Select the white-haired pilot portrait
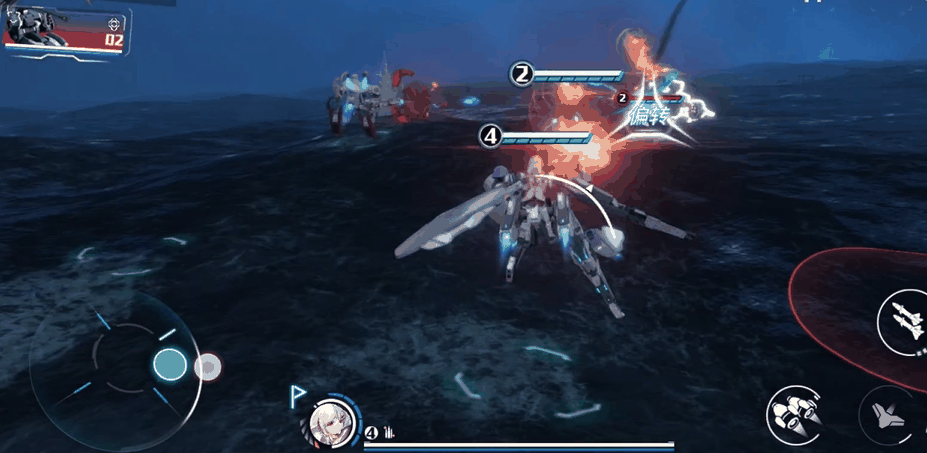Screen dimensions: 927x453 pos(328,423)
